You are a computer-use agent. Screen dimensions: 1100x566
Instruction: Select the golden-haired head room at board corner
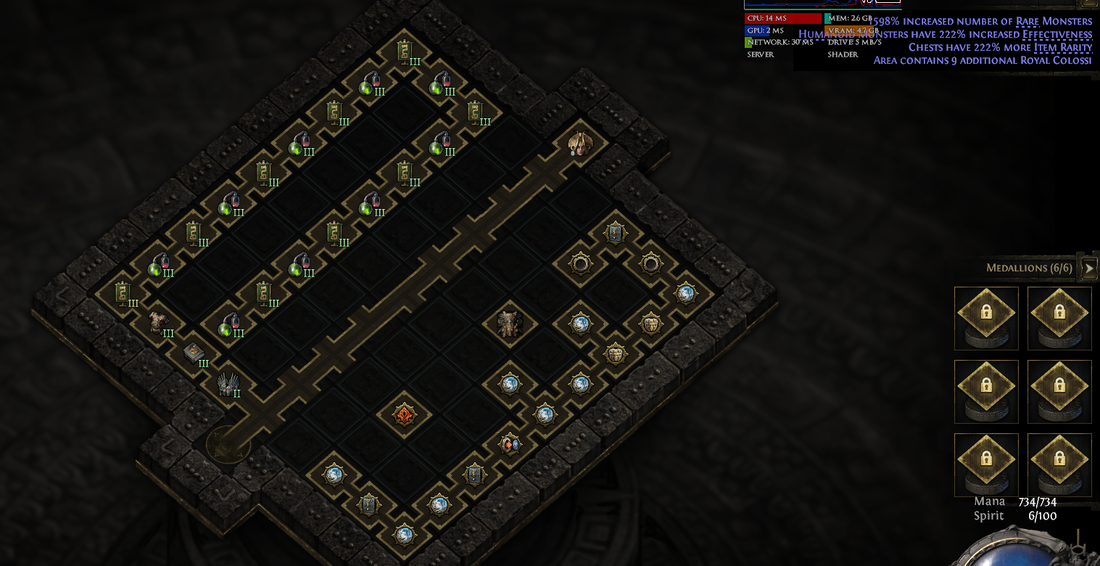(580, 144)
